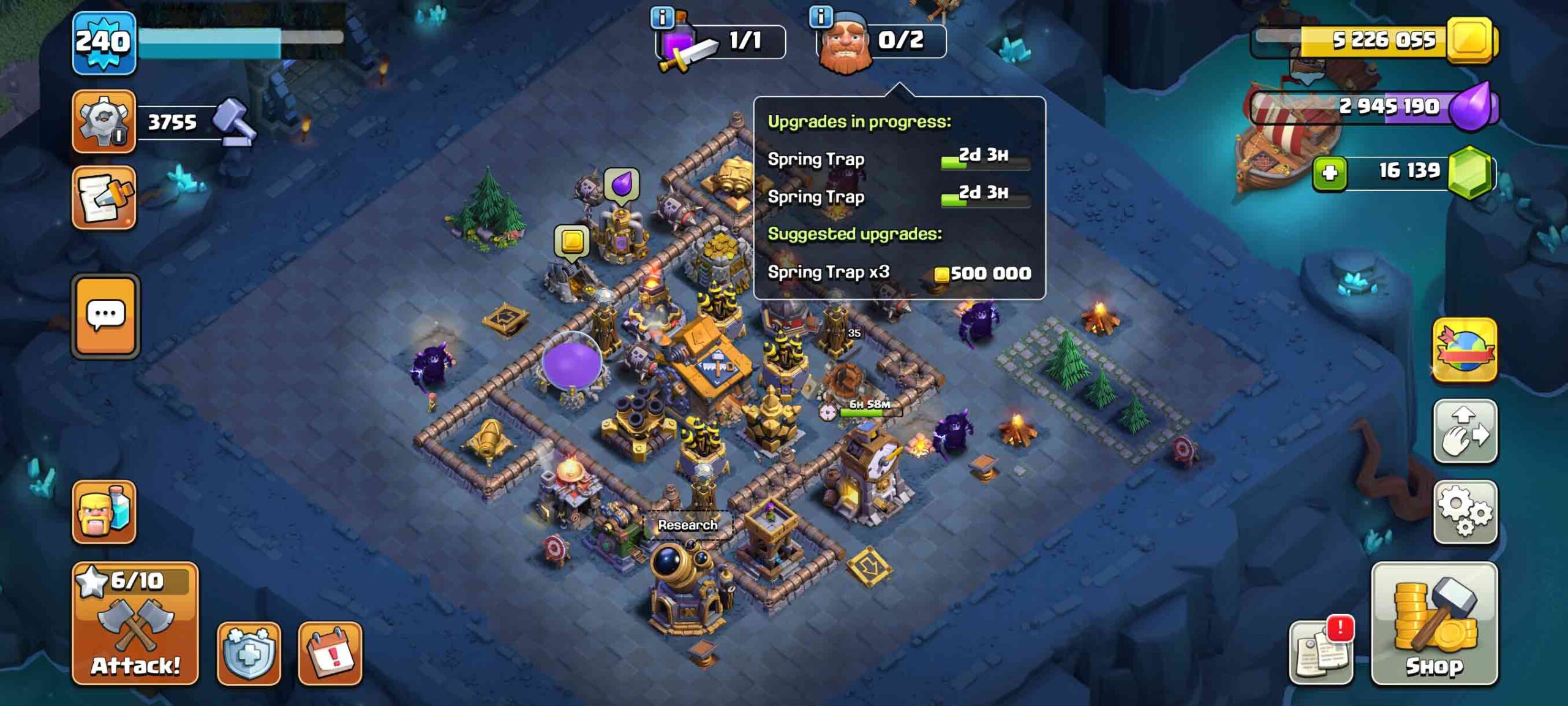Open the barbarian army training button

[104, 512]
